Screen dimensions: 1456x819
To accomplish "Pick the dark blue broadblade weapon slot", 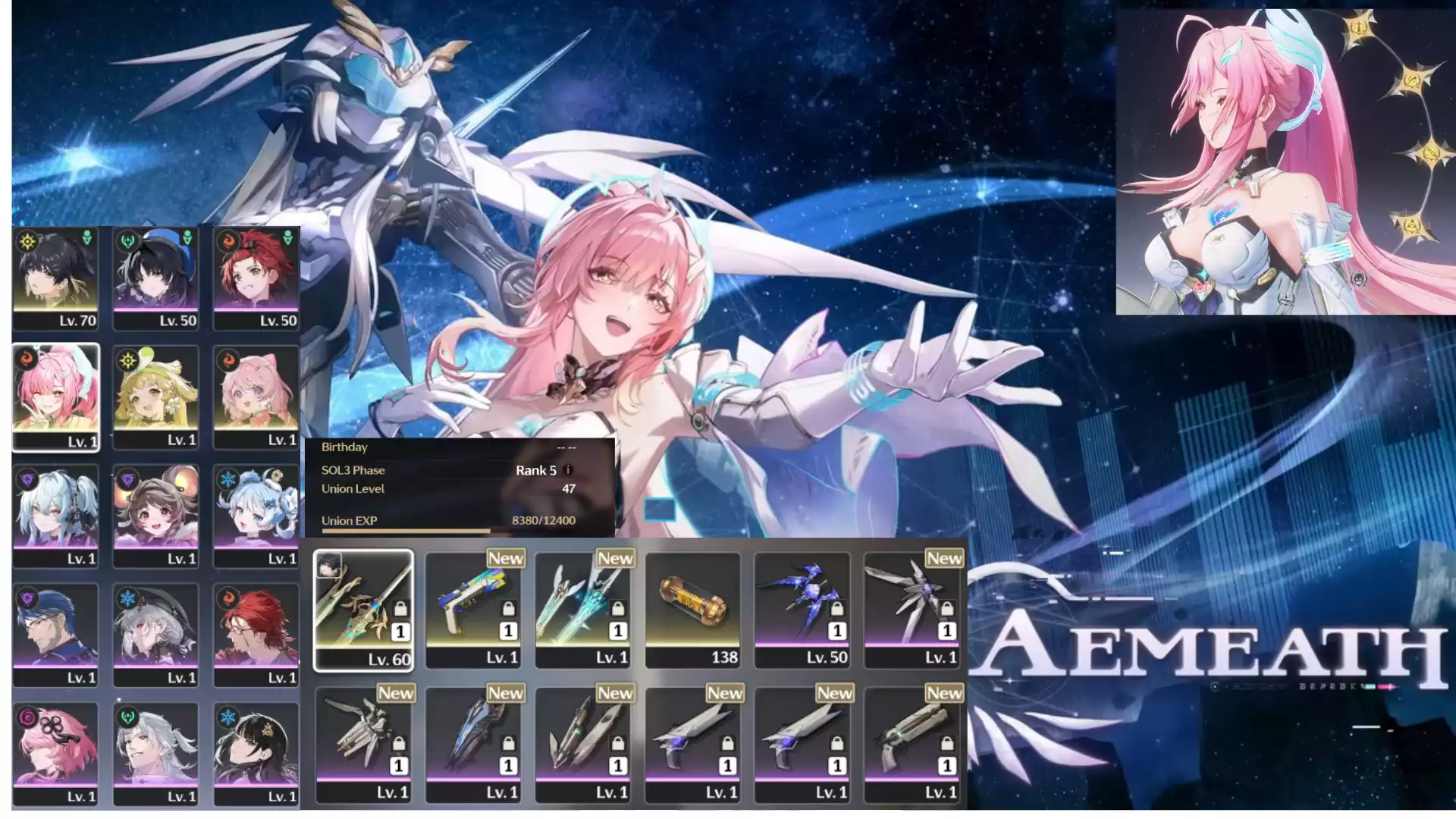I will pos(473,744).
